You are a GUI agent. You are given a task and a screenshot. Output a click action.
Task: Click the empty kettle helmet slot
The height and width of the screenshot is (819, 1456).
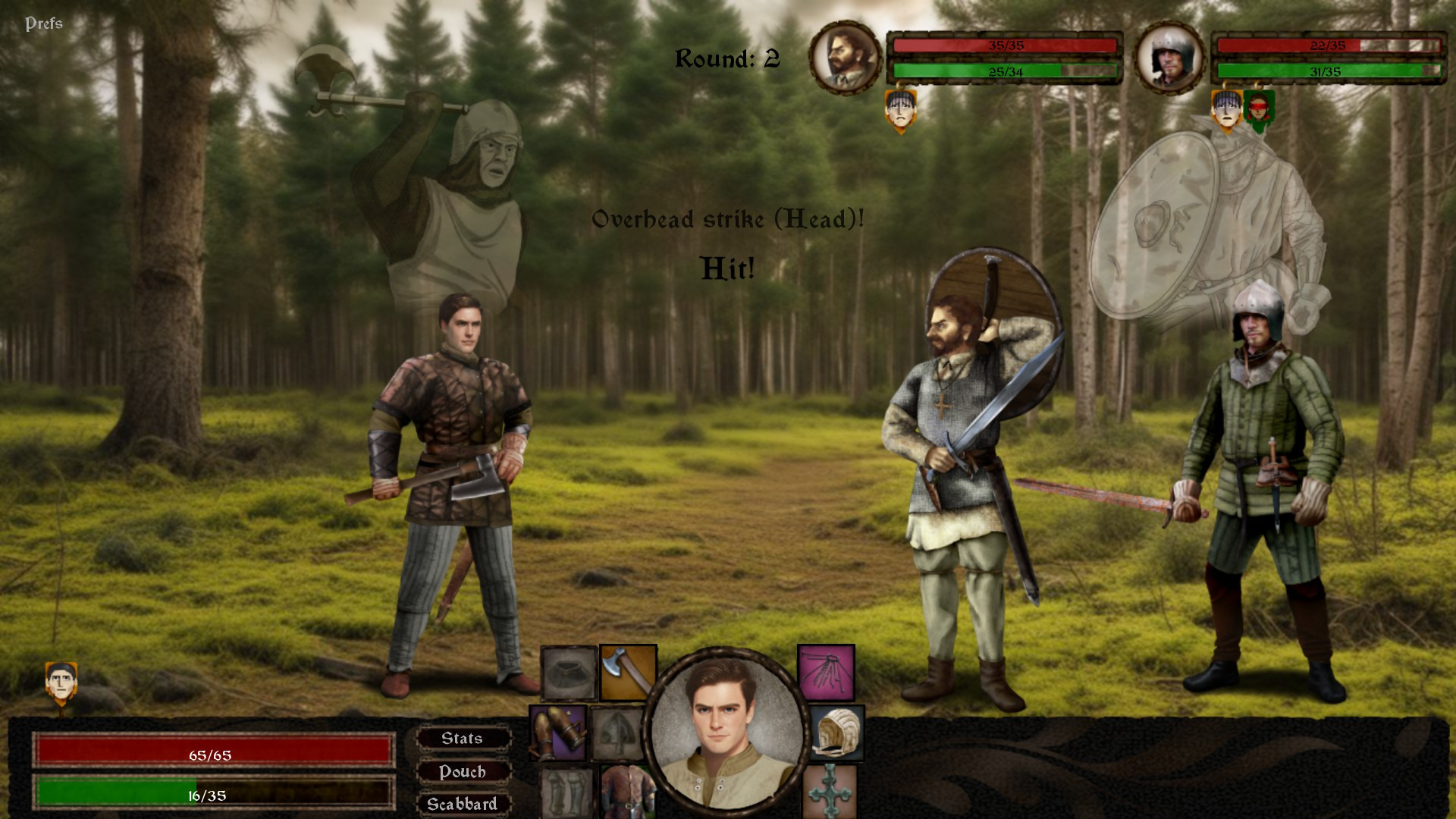[617, 733]
